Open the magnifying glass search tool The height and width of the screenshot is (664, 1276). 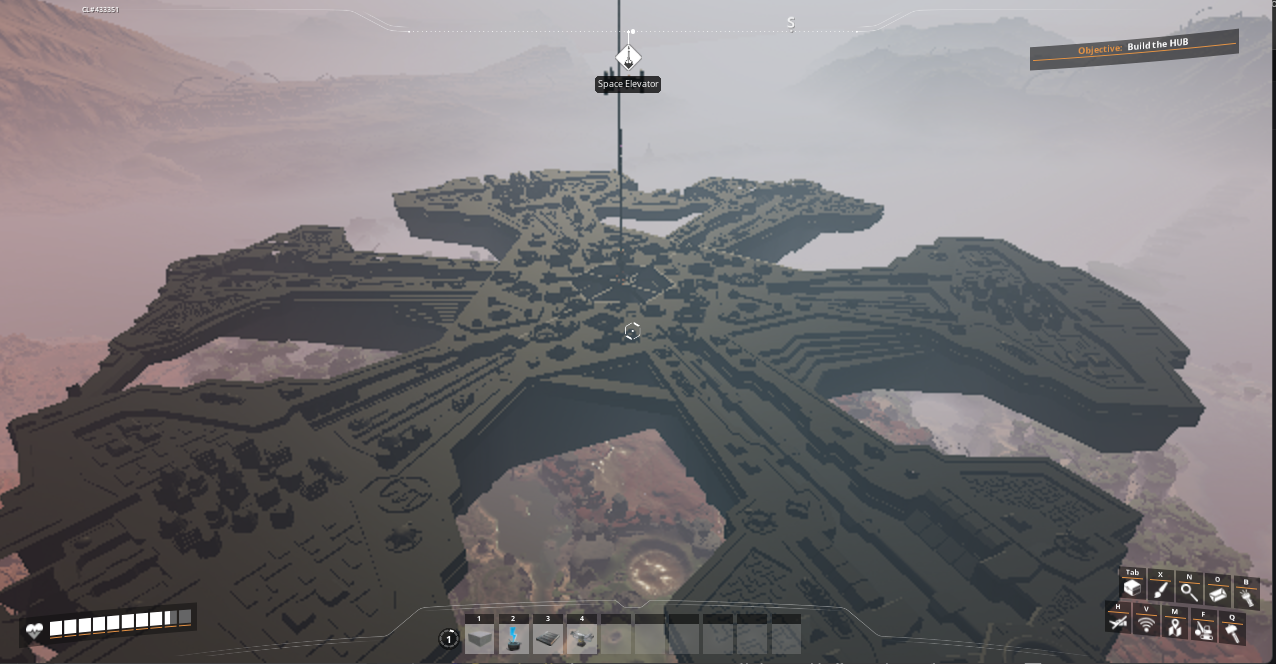pyautogui.click(x=1189, y=592)
